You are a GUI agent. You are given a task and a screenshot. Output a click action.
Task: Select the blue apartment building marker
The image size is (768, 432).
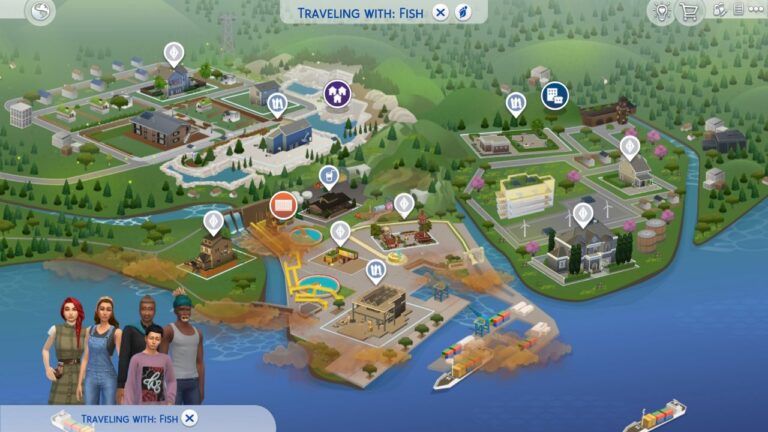(x=552, y=95)
